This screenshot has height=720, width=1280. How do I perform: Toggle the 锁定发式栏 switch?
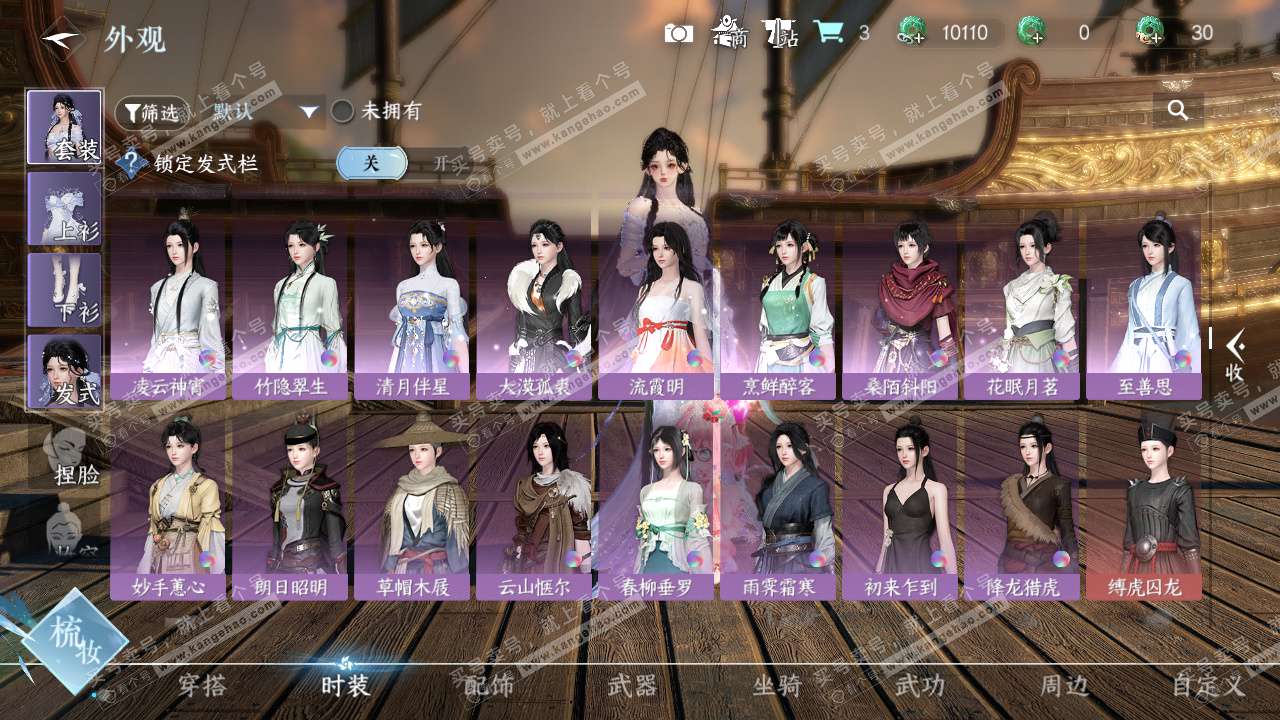pos(400,163)
